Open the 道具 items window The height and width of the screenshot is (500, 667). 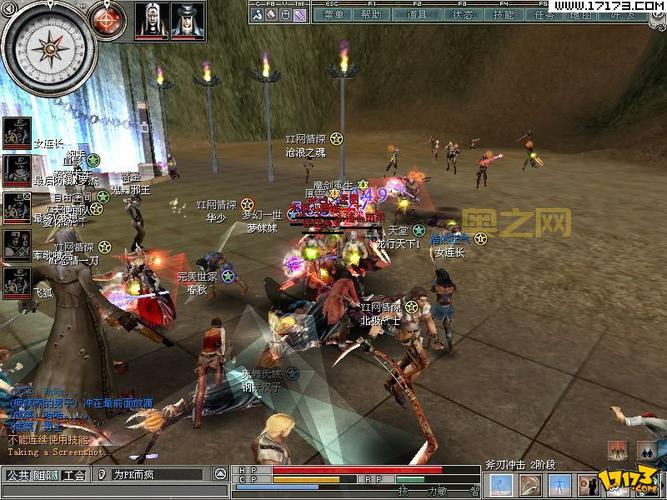pos(417,15)
